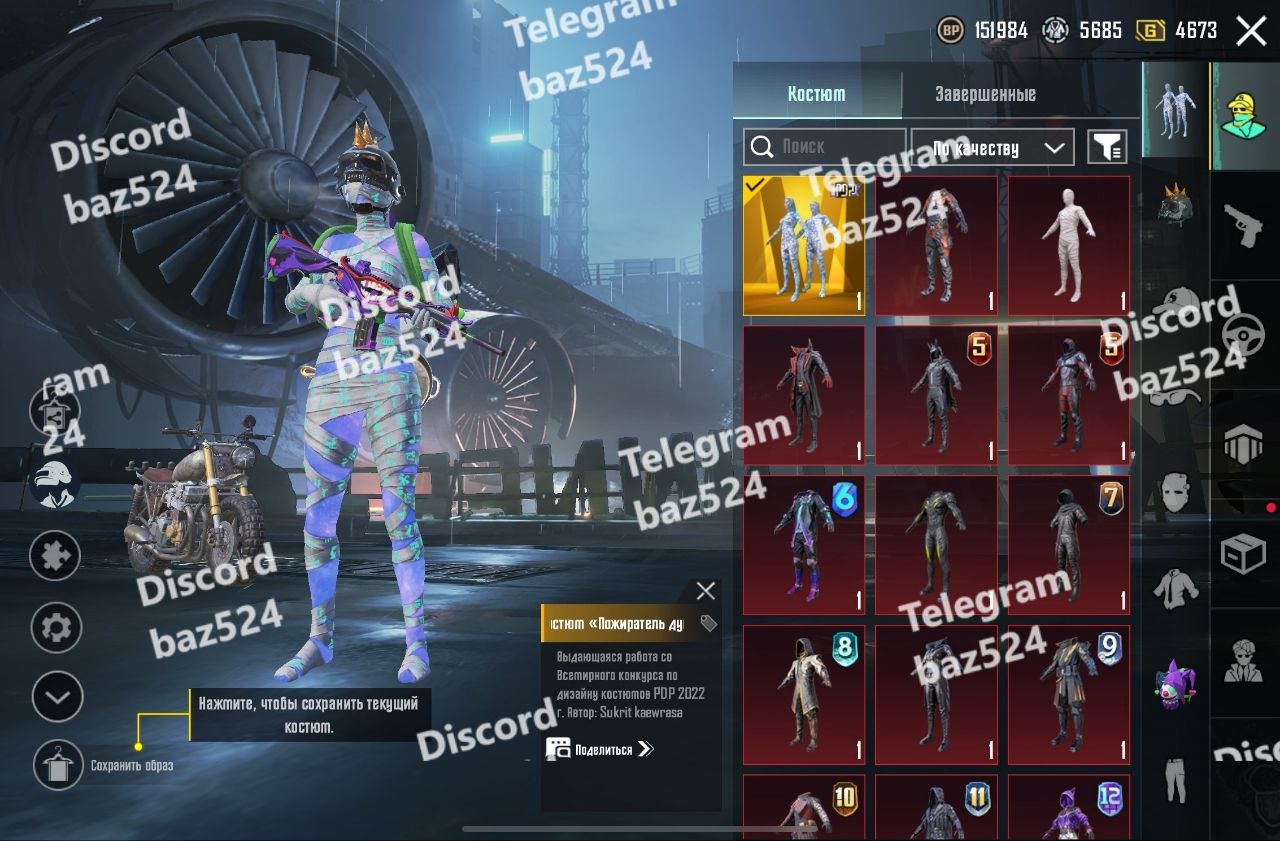
Task: Pick the level 6 costume tile
Action: pos(803,545)
